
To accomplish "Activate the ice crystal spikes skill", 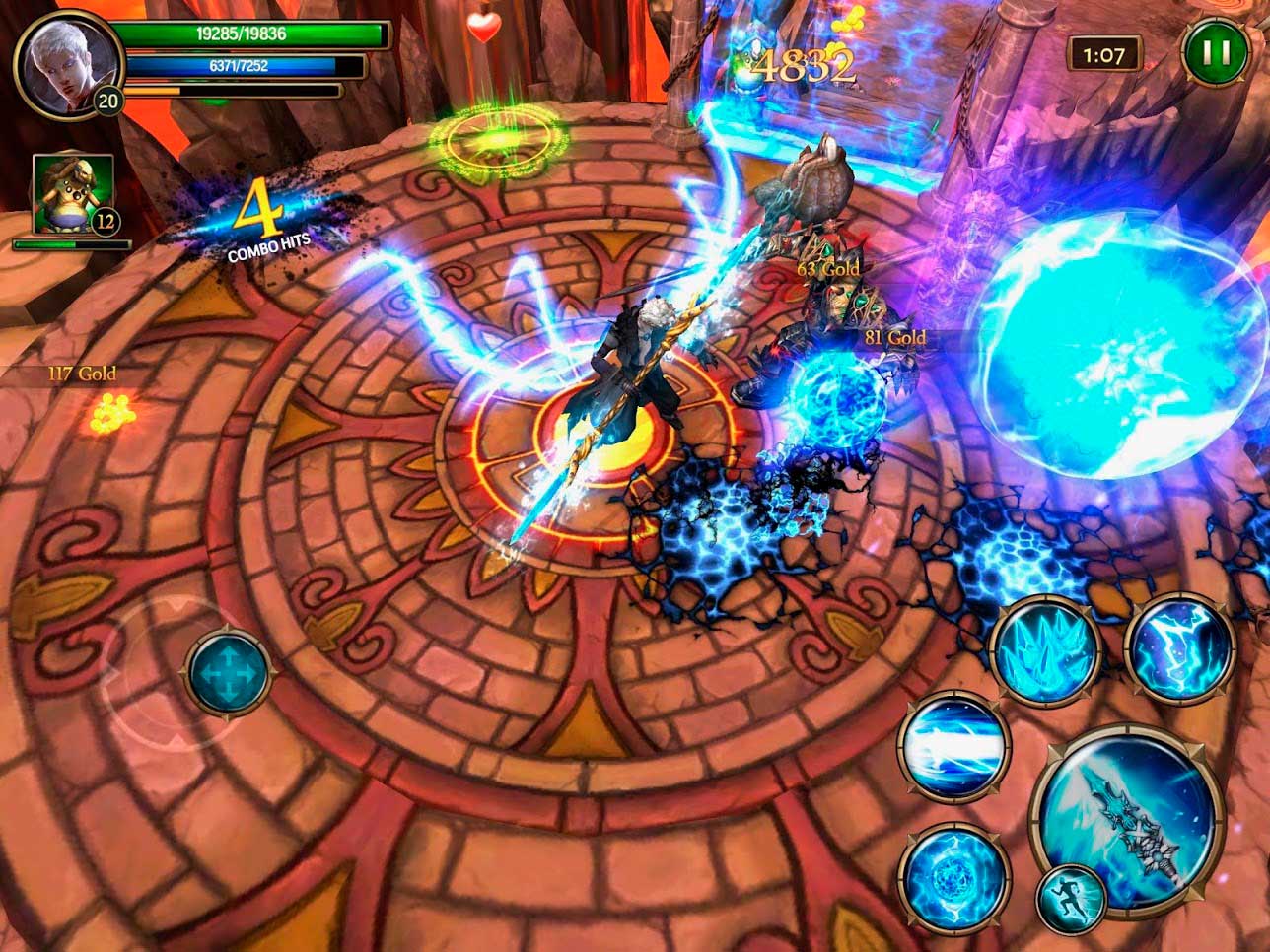I will coord(1044,650).
